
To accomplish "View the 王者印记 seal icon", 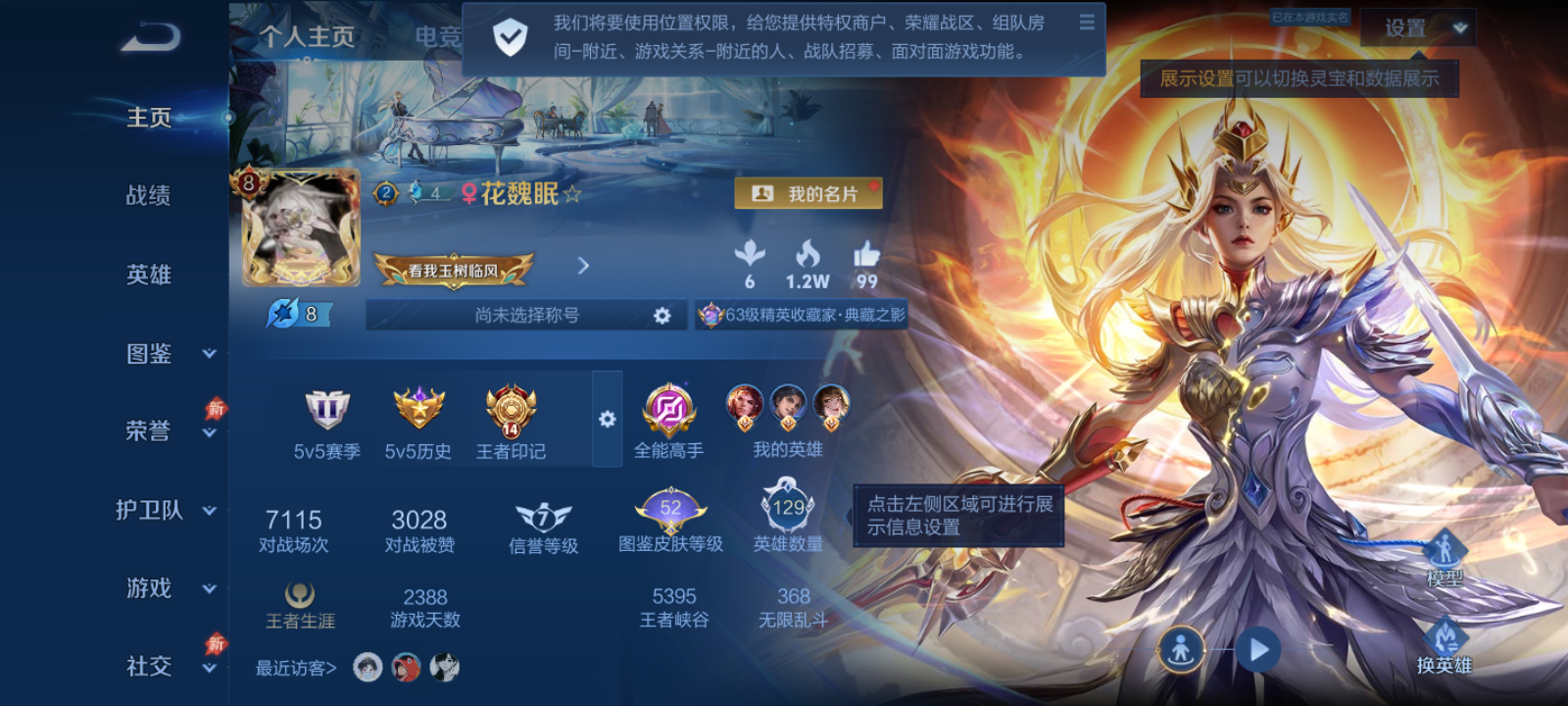I will pyautogui.click(x=509, y=410).
